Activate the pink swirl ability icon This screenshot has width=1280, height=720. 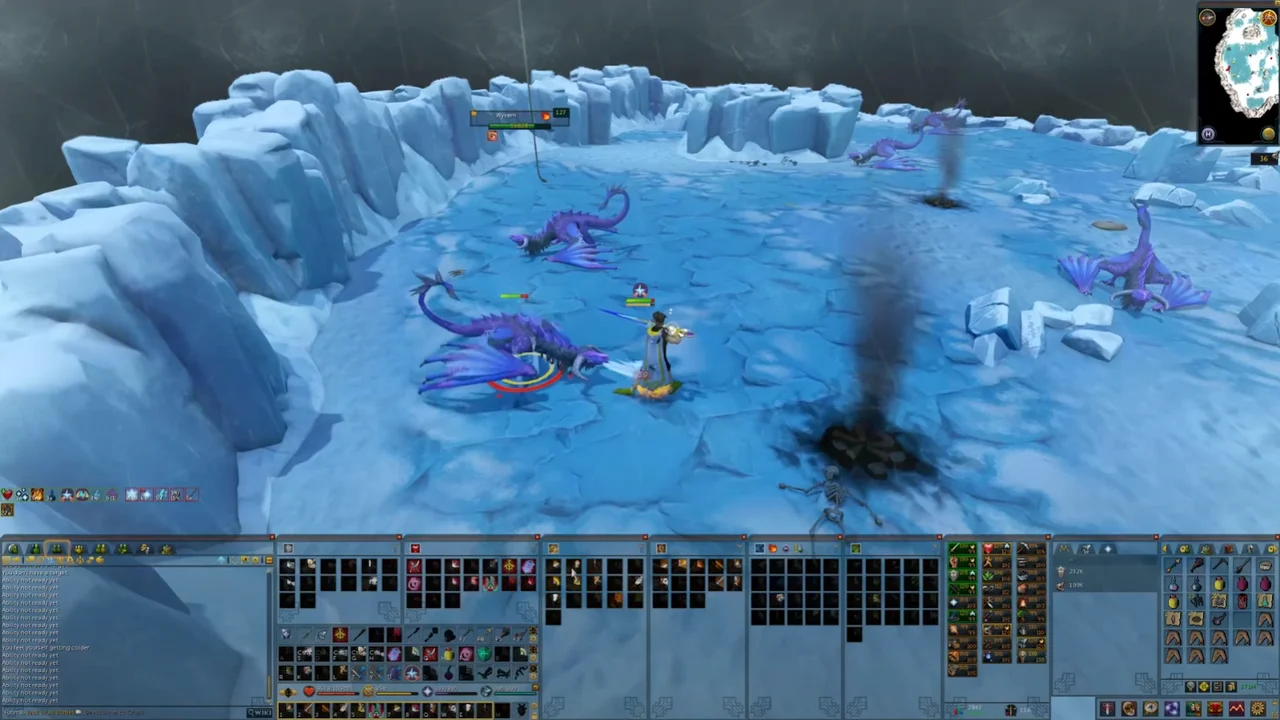(x=414, y=584)
